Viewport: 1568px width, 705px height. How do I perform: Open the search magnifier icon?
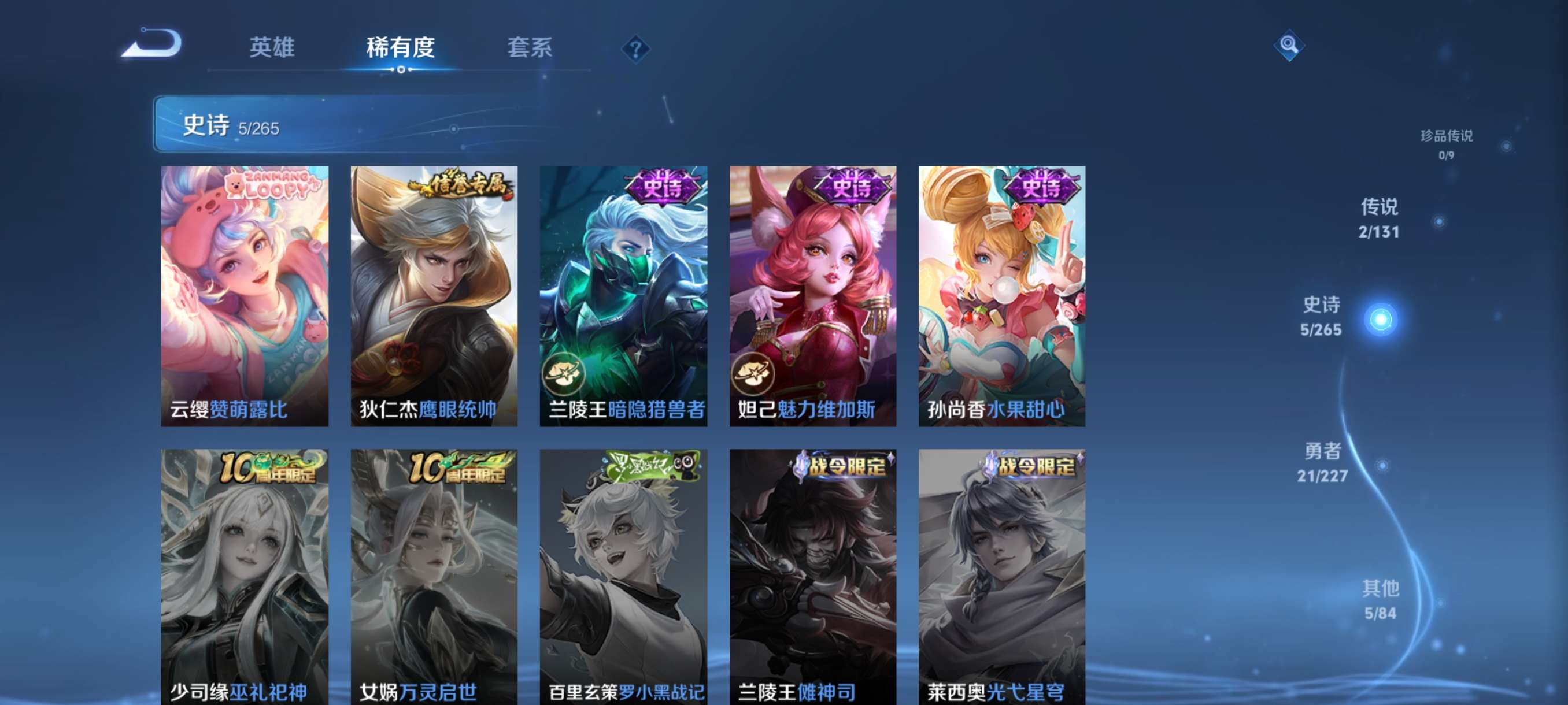1290,44
